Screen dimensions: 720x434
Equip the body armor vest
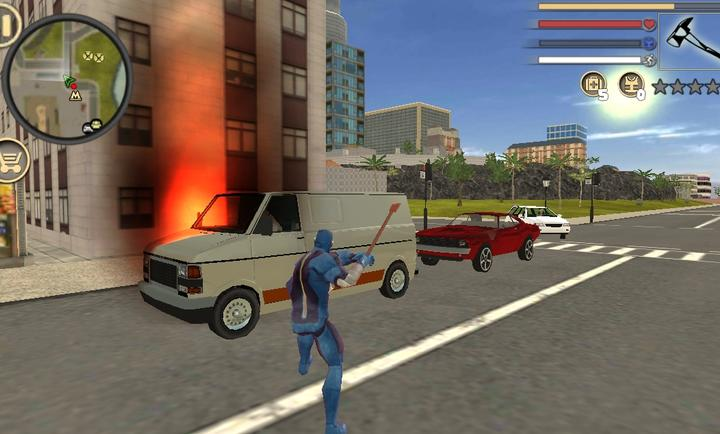(x=631, y=85)
